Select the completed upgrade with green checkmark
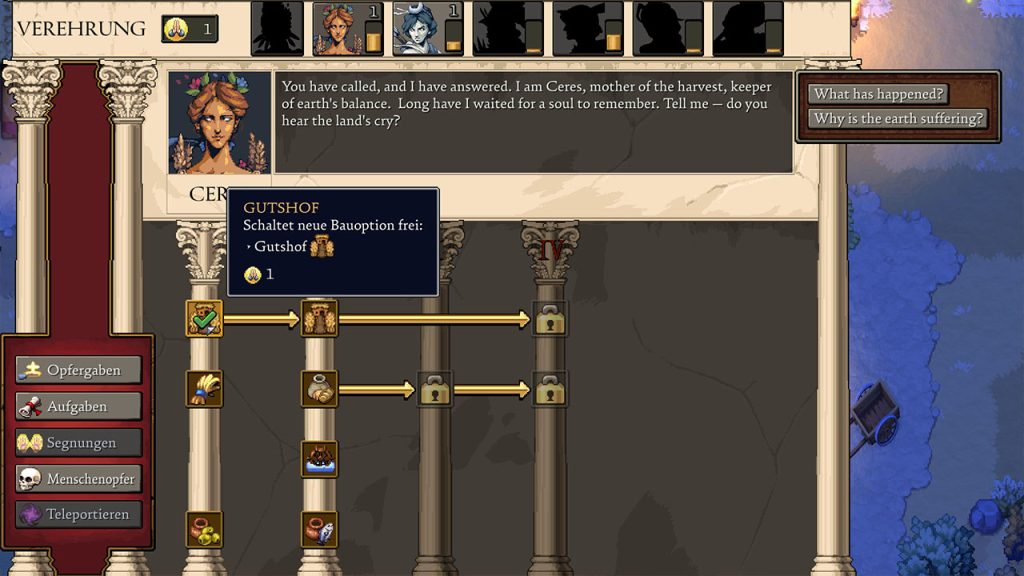1024x576 pixels. (204, 319)
